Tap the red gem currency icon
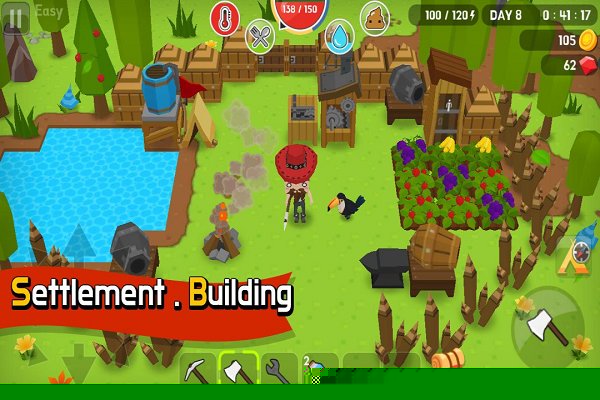This screenshot has width=600, height=400. [585, 65]
